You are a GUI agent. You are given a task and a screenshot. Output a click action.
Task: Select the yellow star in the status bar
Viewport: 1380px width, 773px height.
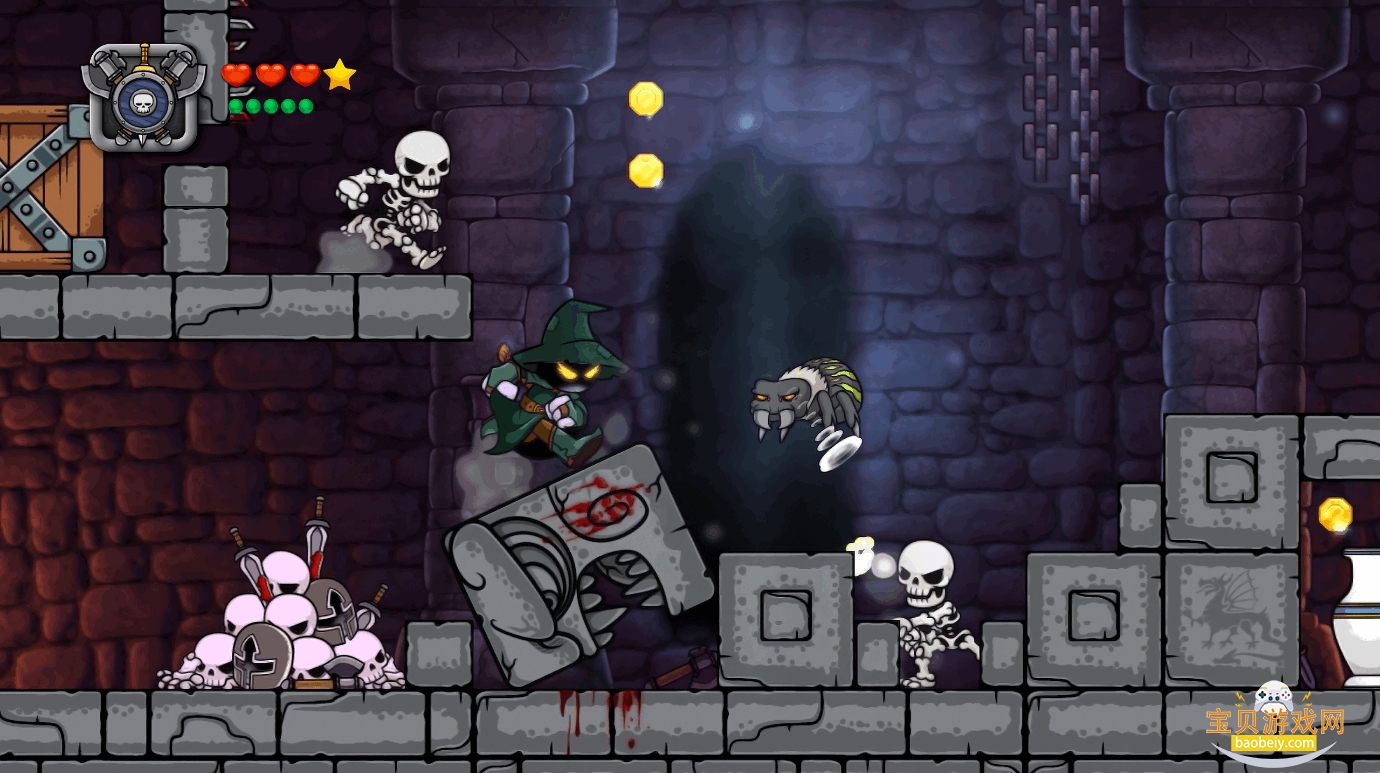[x=338, y=72]
